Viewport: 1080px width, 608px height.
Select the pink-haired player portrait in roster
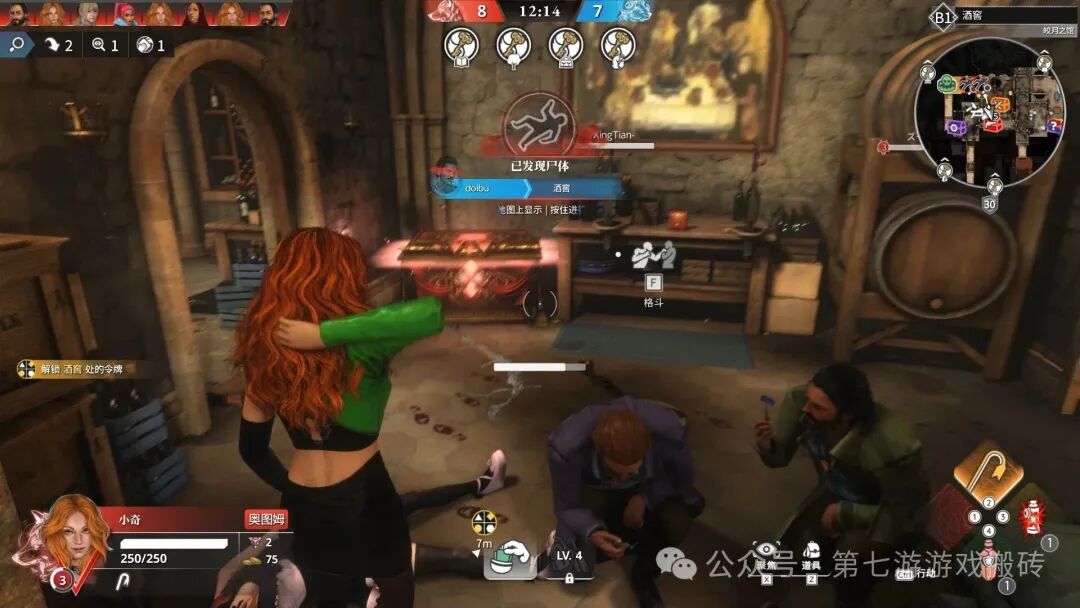[x=125, y=12]
